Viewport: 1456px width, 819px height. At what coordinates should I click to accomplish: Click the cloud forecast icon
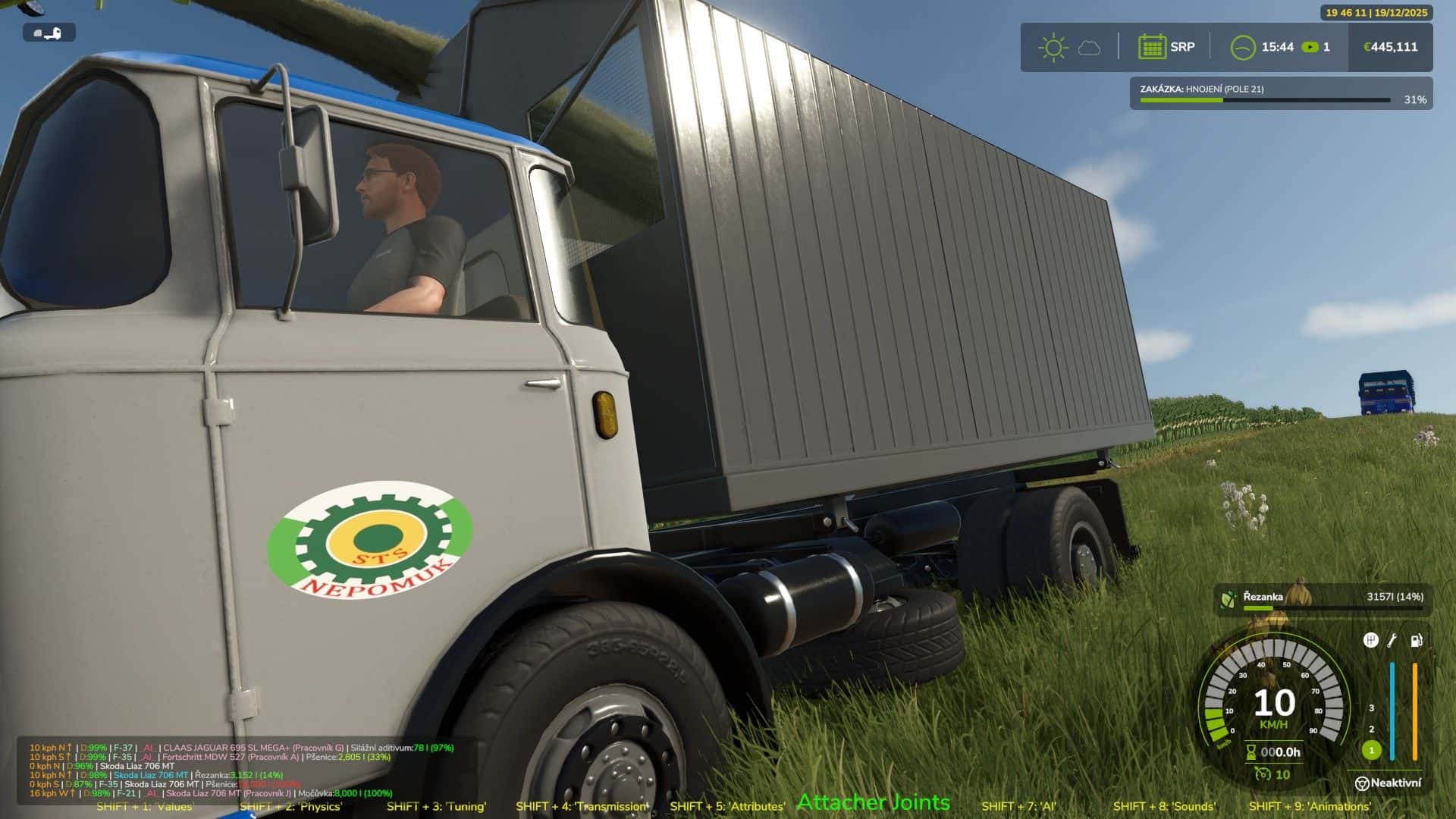tap(1090, 48)
